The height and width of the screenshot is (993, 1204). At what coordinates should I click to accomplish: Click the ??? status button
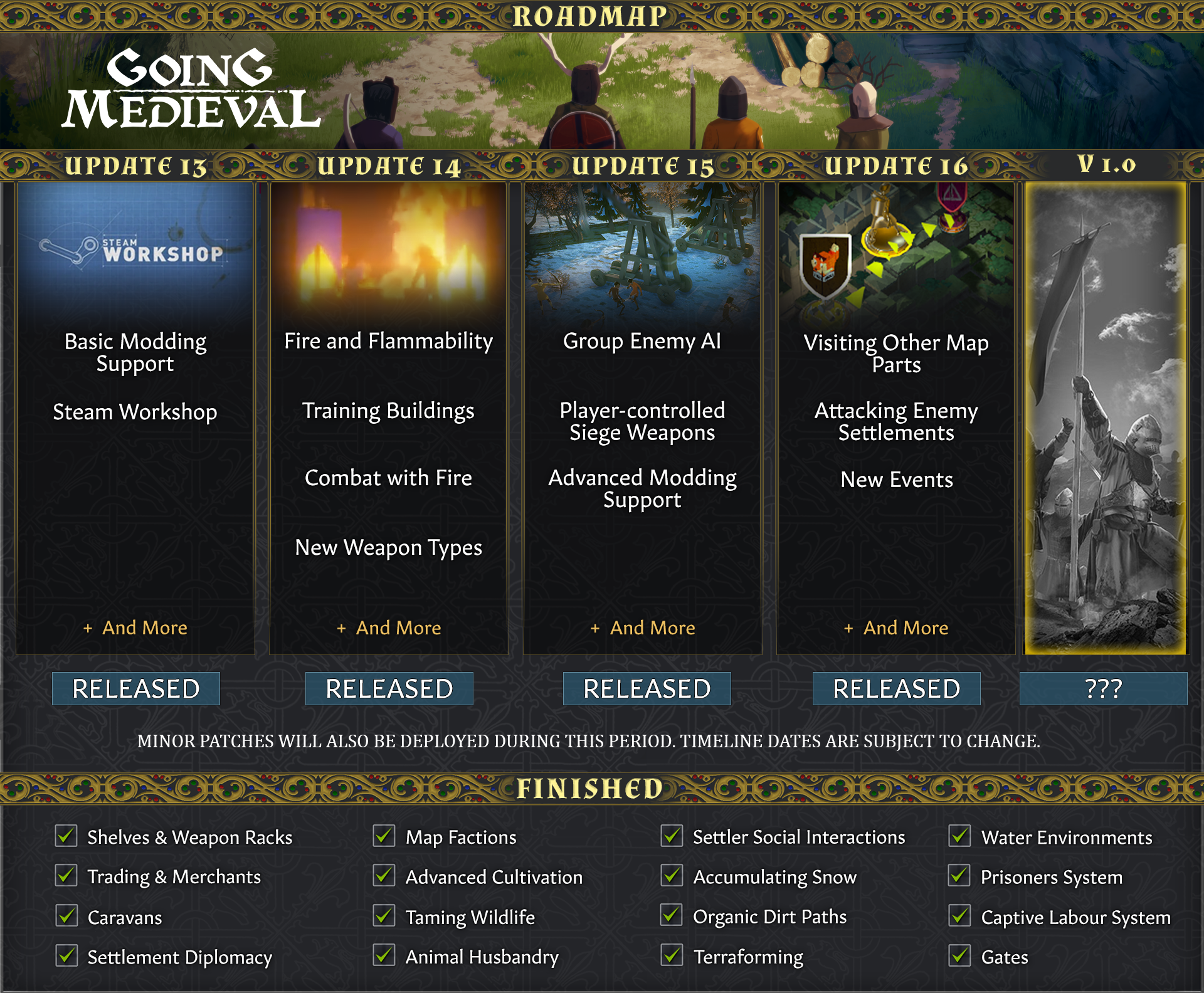[x=1103, y=688]
